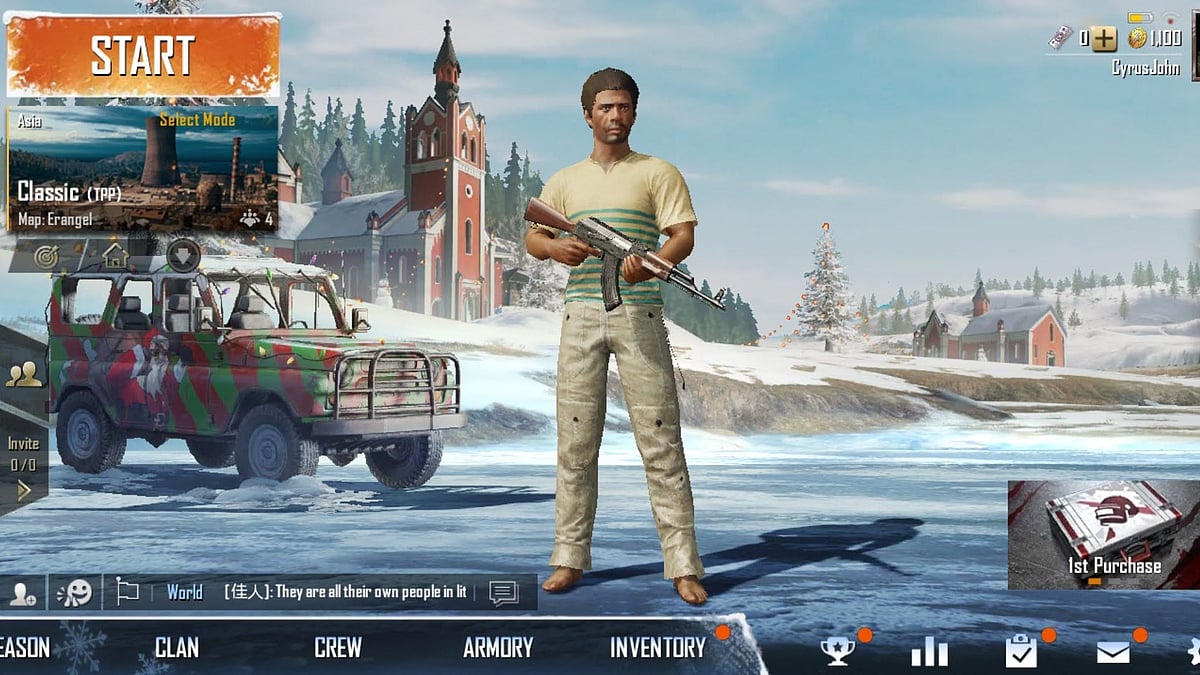Expand the team Invite panel arrow

24,490
